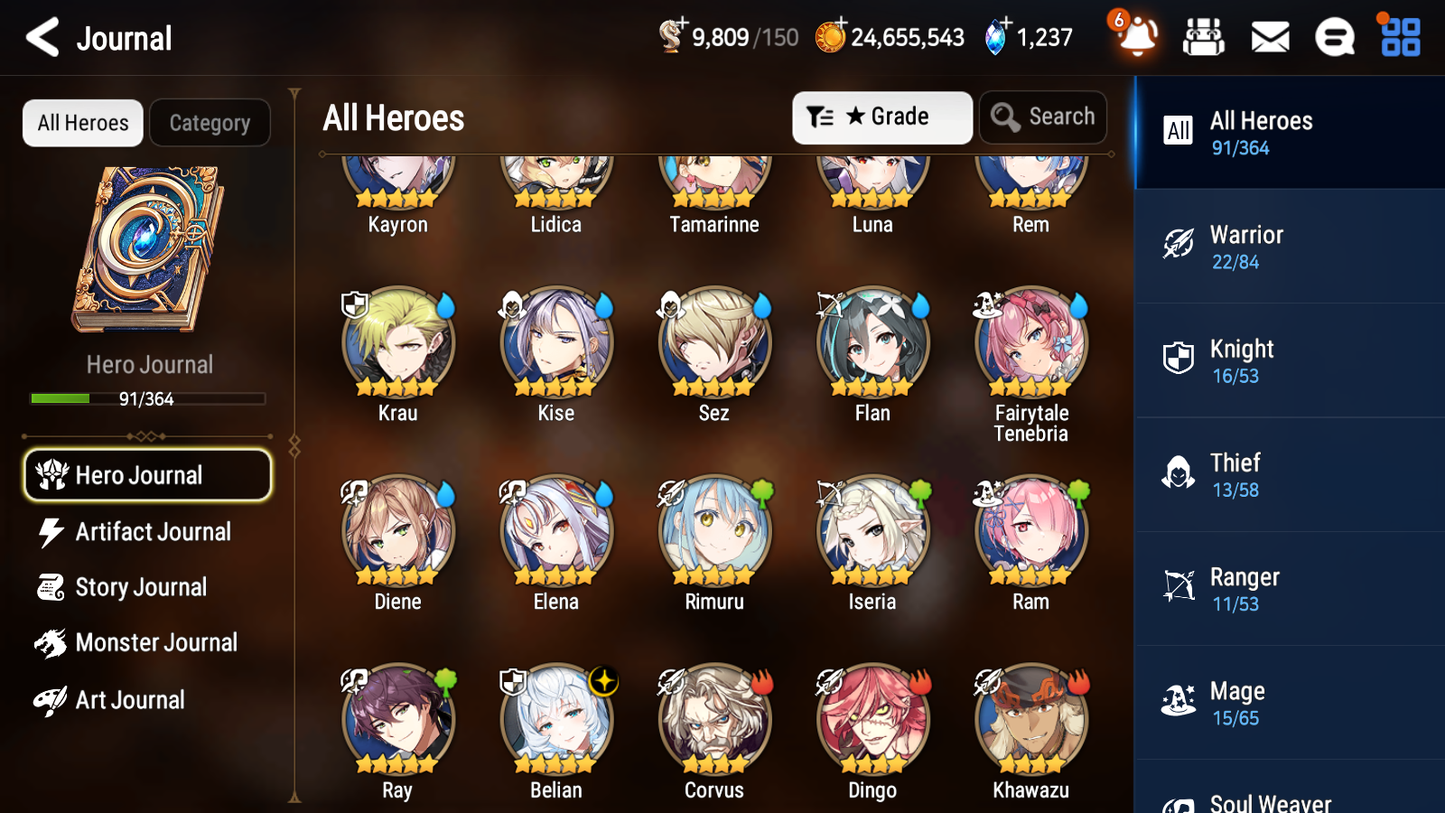Expand the Soul Weaver class filter

click(1289, 797)
